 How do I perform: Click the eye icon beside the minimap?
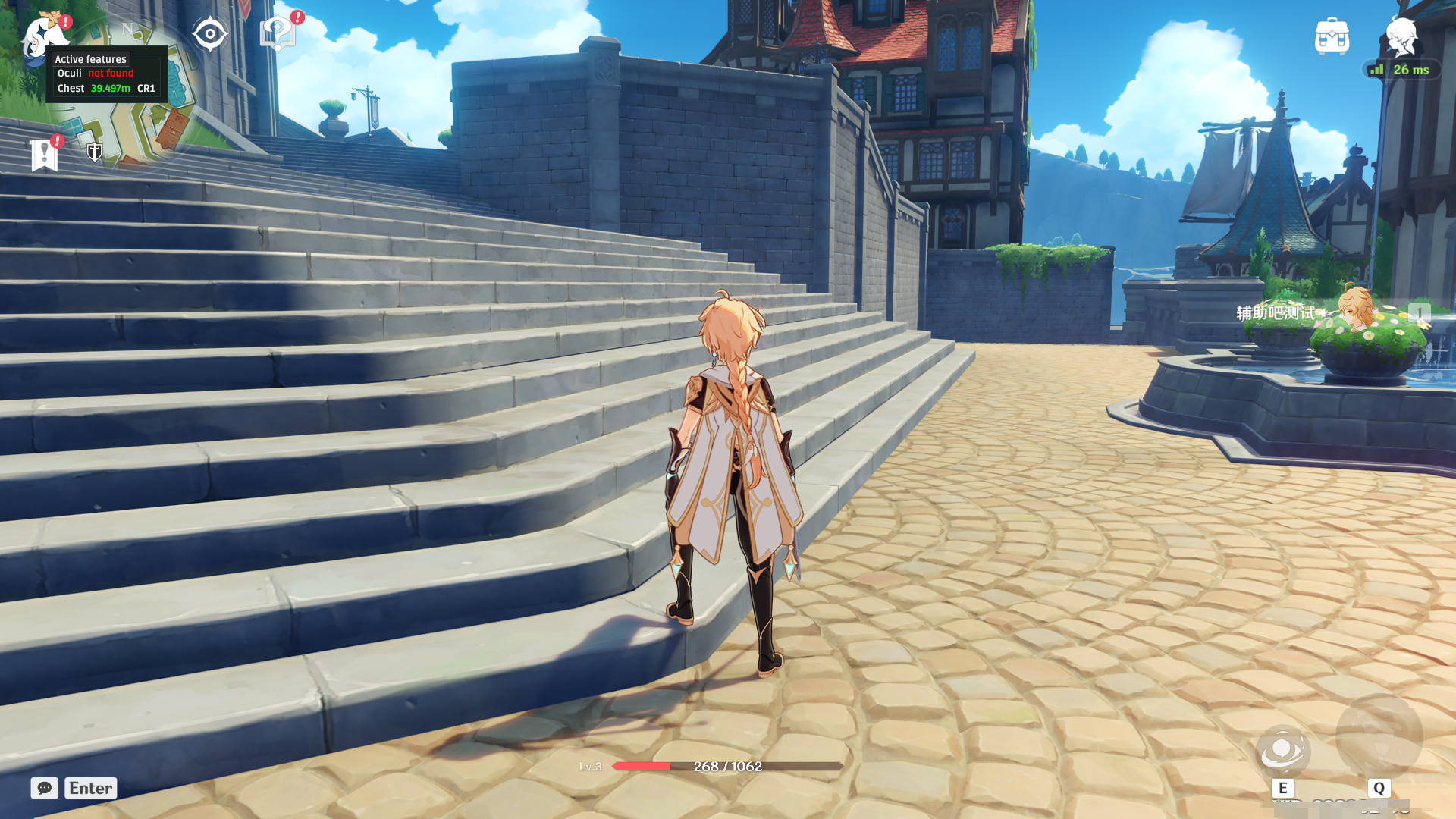coord(209,34)
